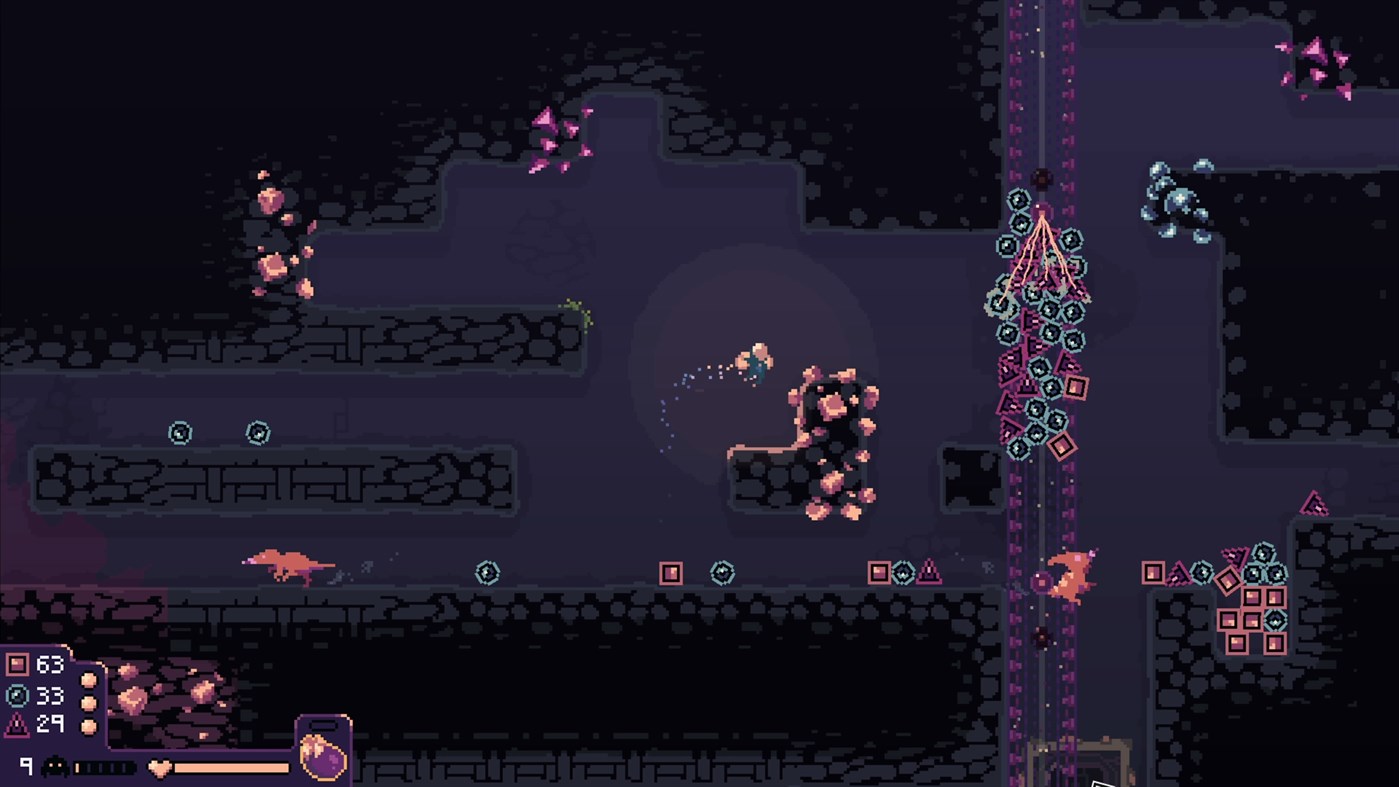Click the dark orb atop the glowing vine
The width and height of the screenshot is (1399, 787).
click(x=1041, y=177)
